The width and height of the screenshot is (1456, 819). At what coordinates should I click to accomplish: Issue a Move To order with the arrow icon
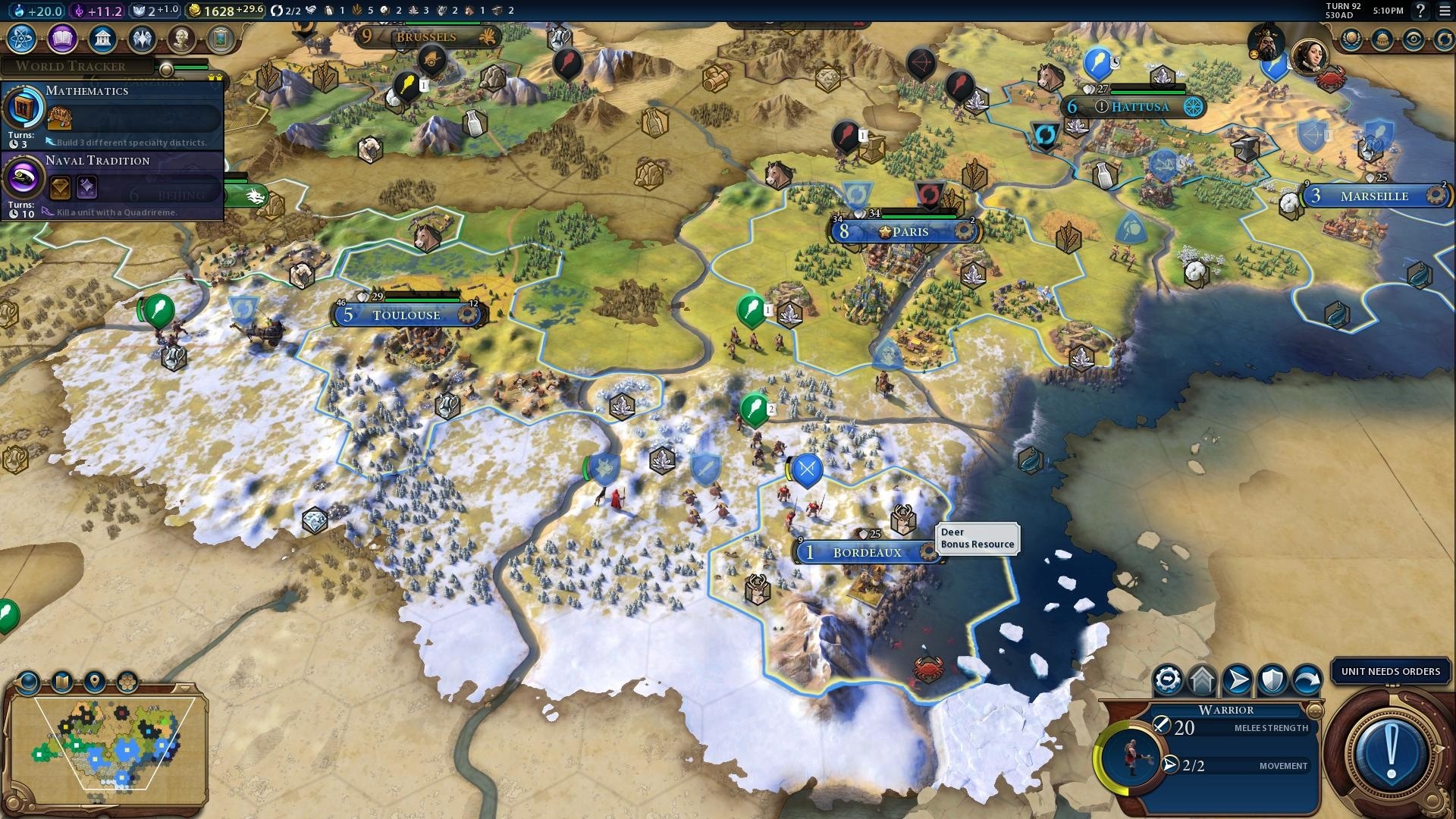pos(1237,679)
